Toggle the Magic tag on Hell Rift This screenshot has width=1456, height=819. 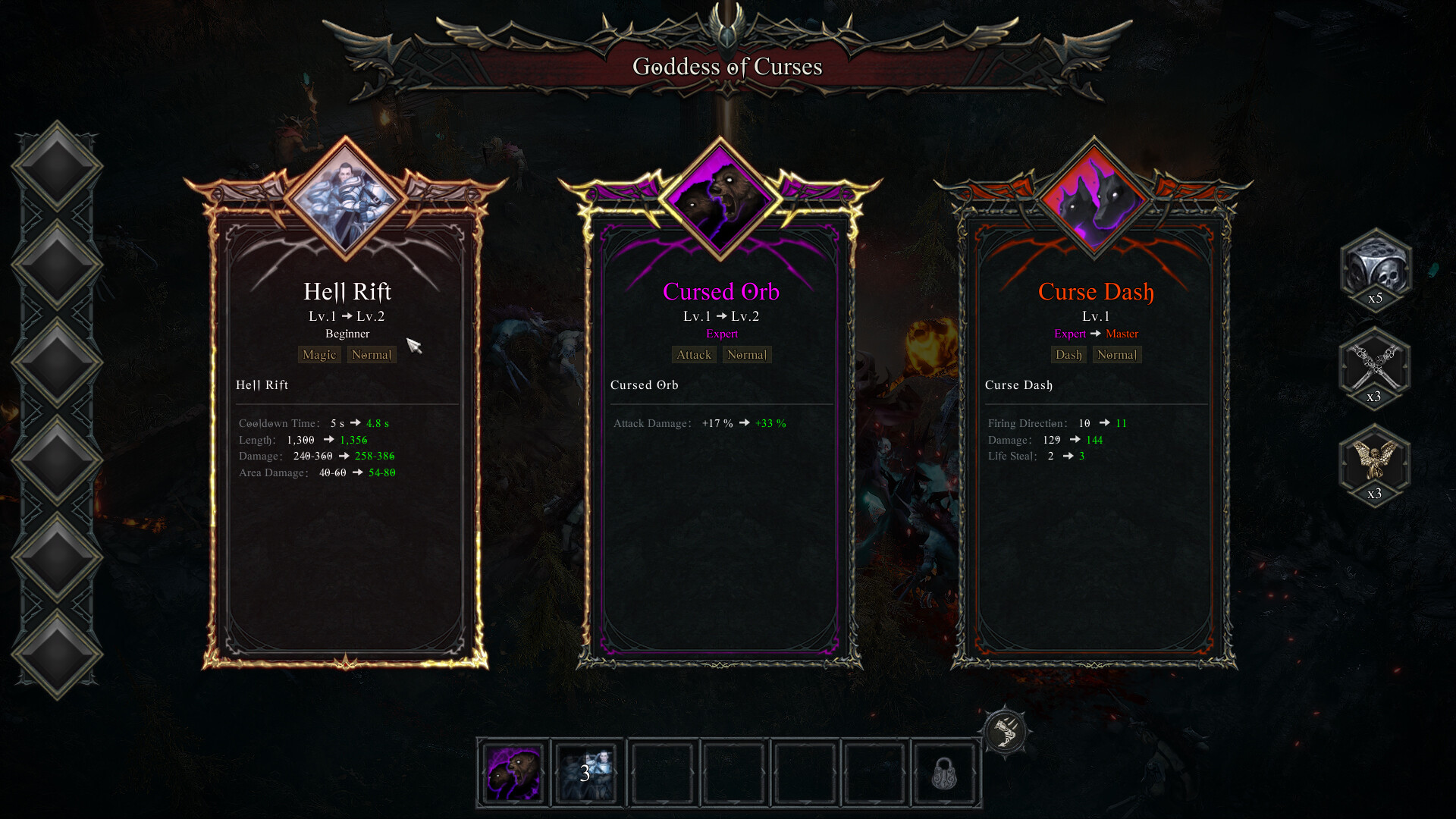tap(318, 354)
